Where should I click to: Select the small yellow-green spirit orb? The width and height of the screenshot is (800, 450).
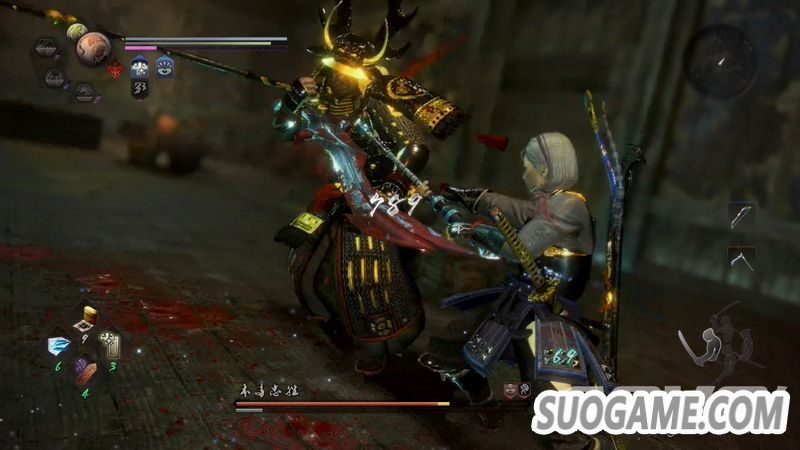pyautogui.click(x=77, y=31)
